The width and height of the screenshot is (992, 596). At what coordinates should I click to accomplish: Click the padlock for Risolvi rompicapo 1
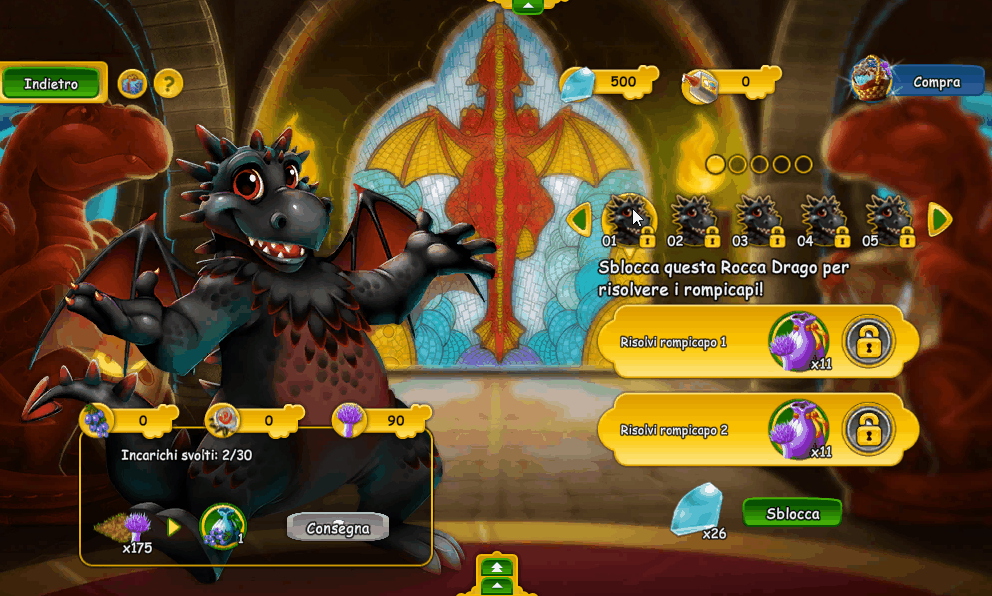(x=867, y=342)
